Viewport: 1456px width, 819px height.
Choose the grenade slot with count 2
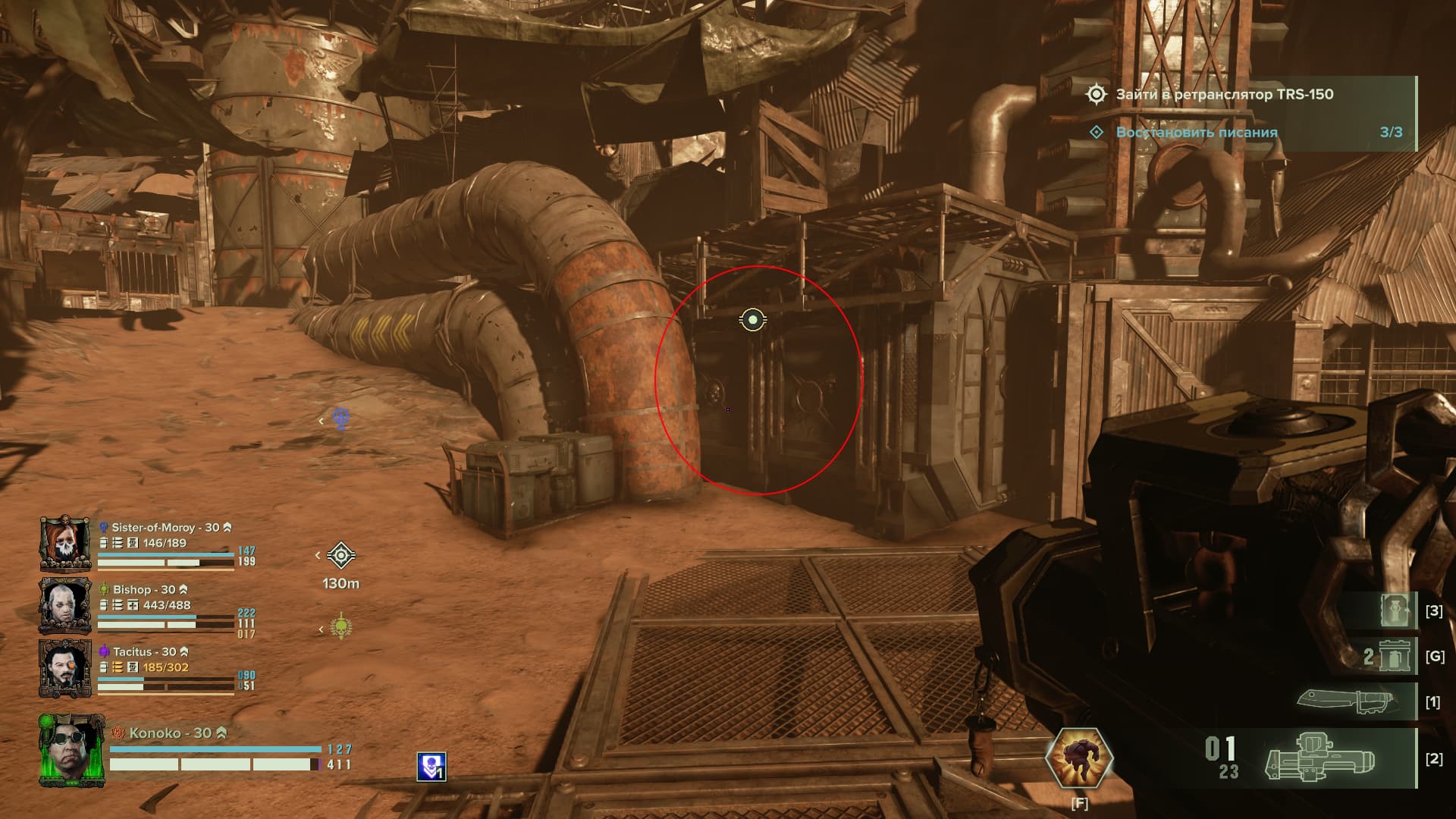[1389, 655]
